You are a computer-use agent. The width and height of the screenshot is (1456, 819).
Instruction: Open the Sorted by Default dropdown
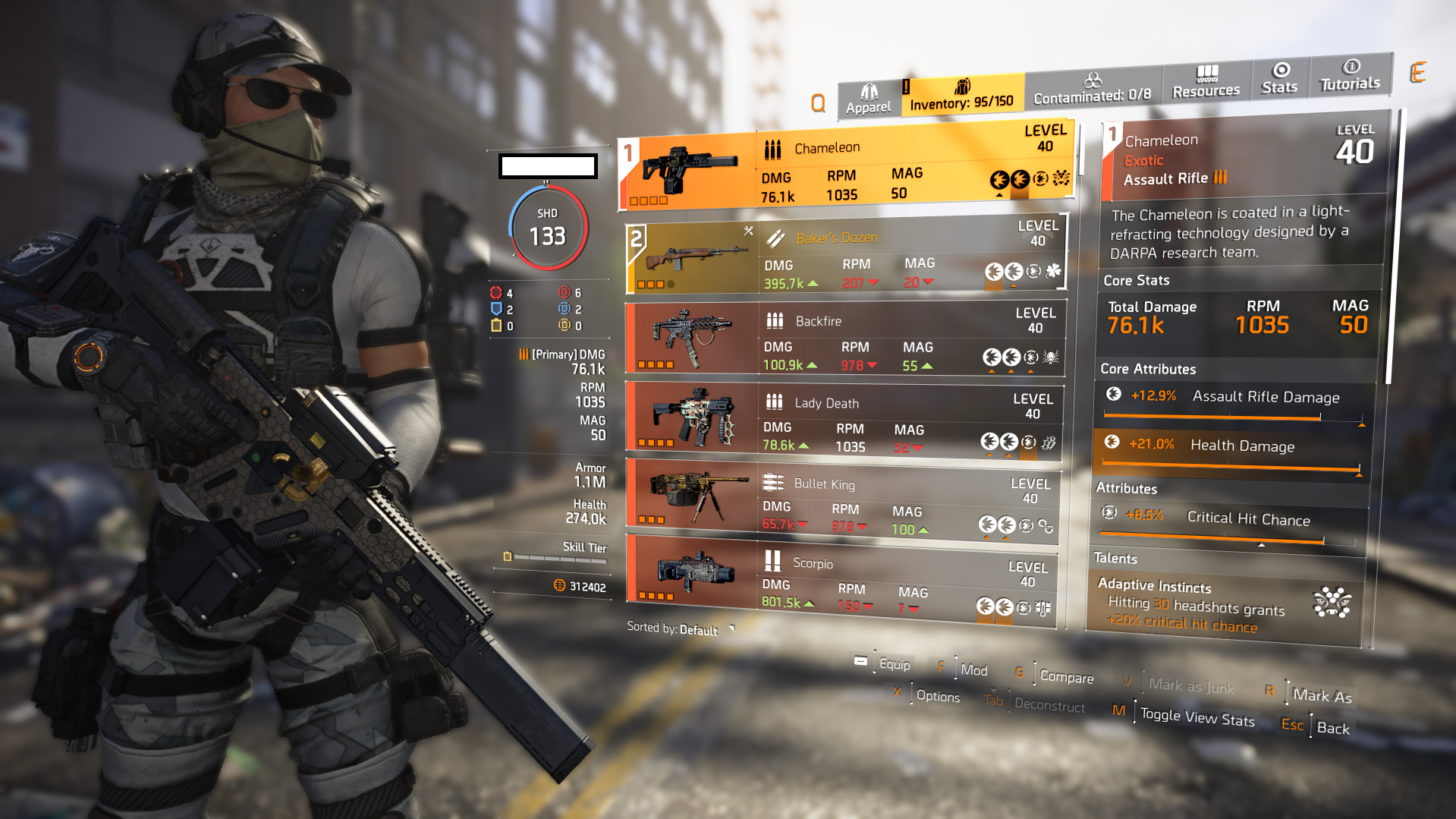tap(681, 628)
